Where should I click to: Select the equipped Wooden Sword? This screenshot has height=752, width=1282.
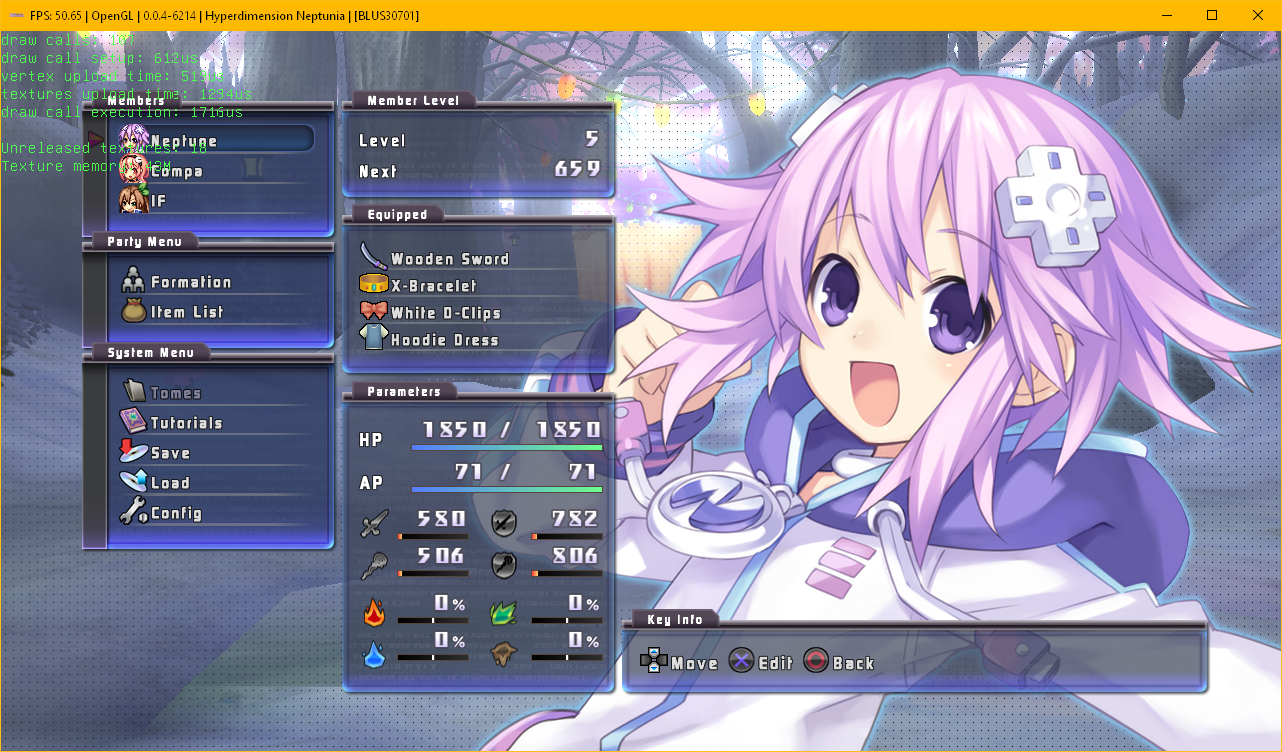449,259
